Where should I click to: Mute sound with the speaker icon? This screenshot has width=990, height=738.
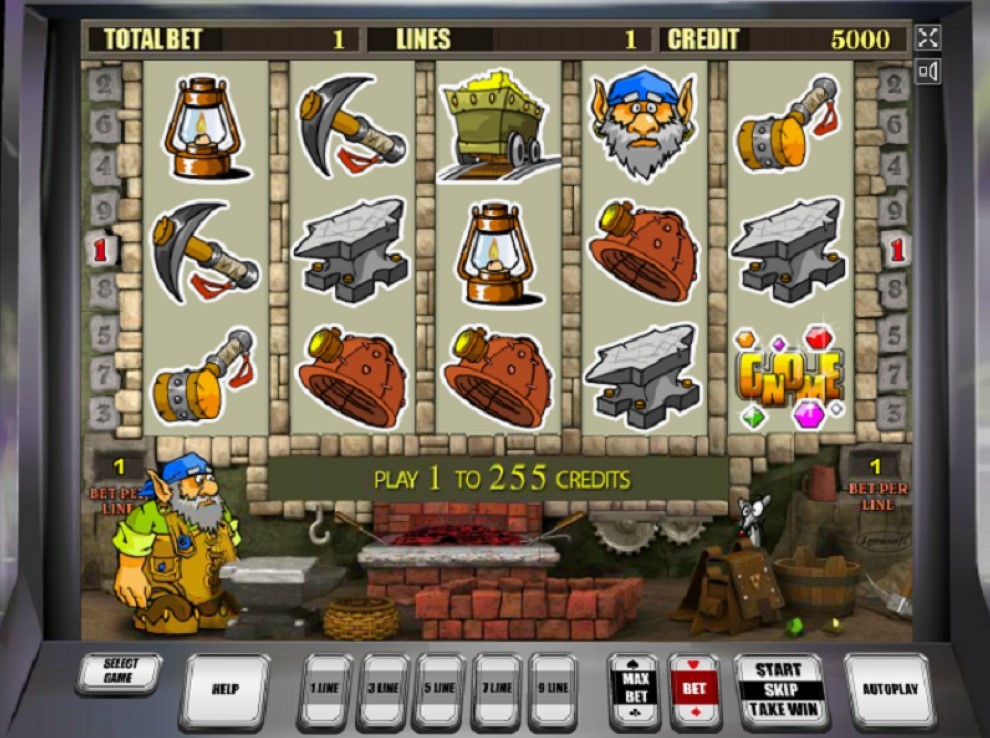[928, 71]
